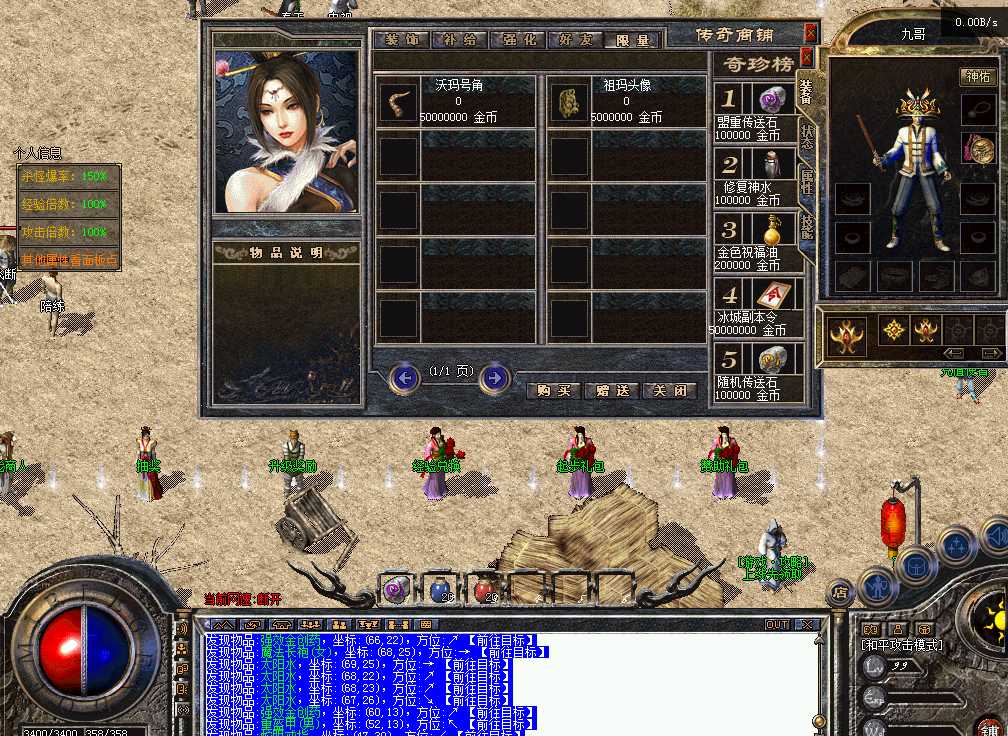
Task: Switch to the 装饰 shop tab
Action: (x=400, y=40)
